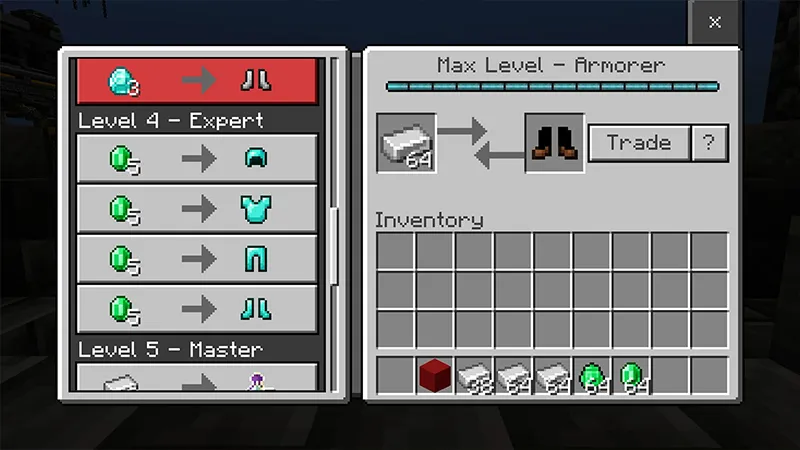Select the diamond for boots trade row
800x450 pixels.
[197, 80]
